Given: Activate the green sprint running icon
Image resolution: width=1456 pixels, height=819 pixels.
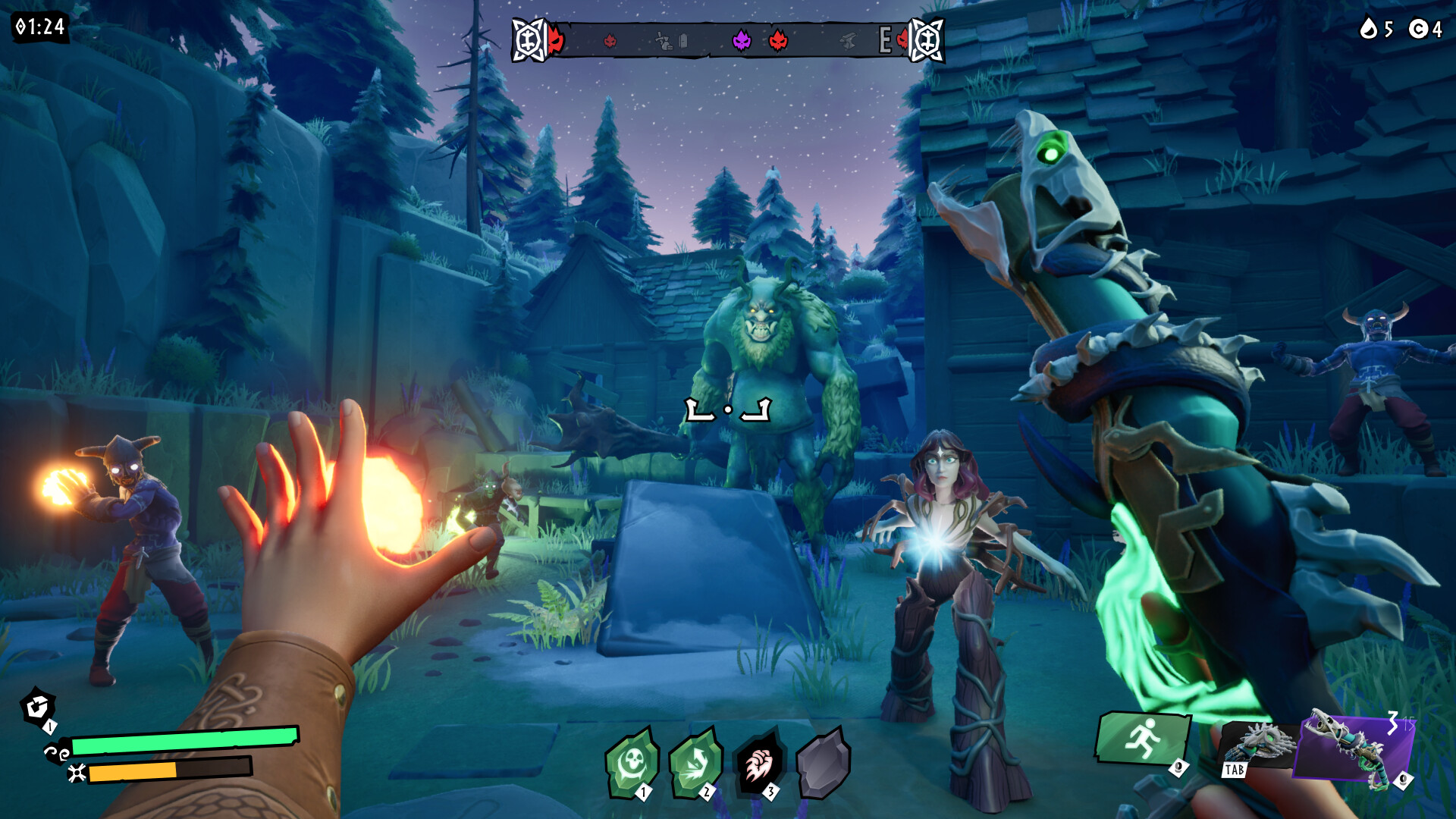Looking at the screenshot, I should (1141, 739).
